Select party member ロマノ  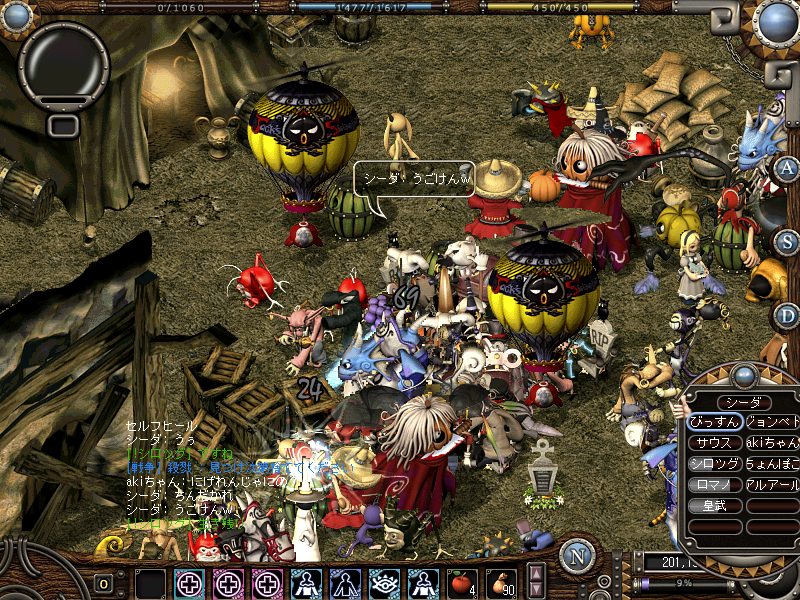tap(715, 484)
